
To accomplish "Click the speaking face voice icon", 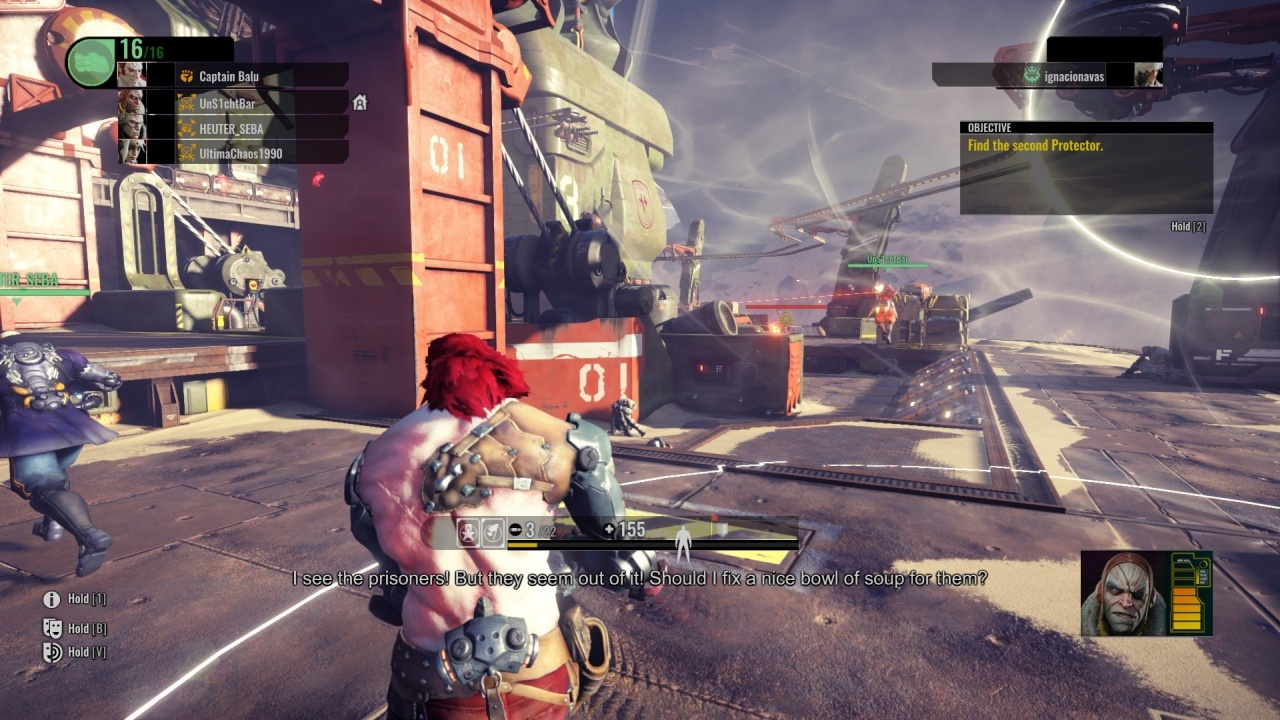I will pyautogui.click(x=52, y=652).
